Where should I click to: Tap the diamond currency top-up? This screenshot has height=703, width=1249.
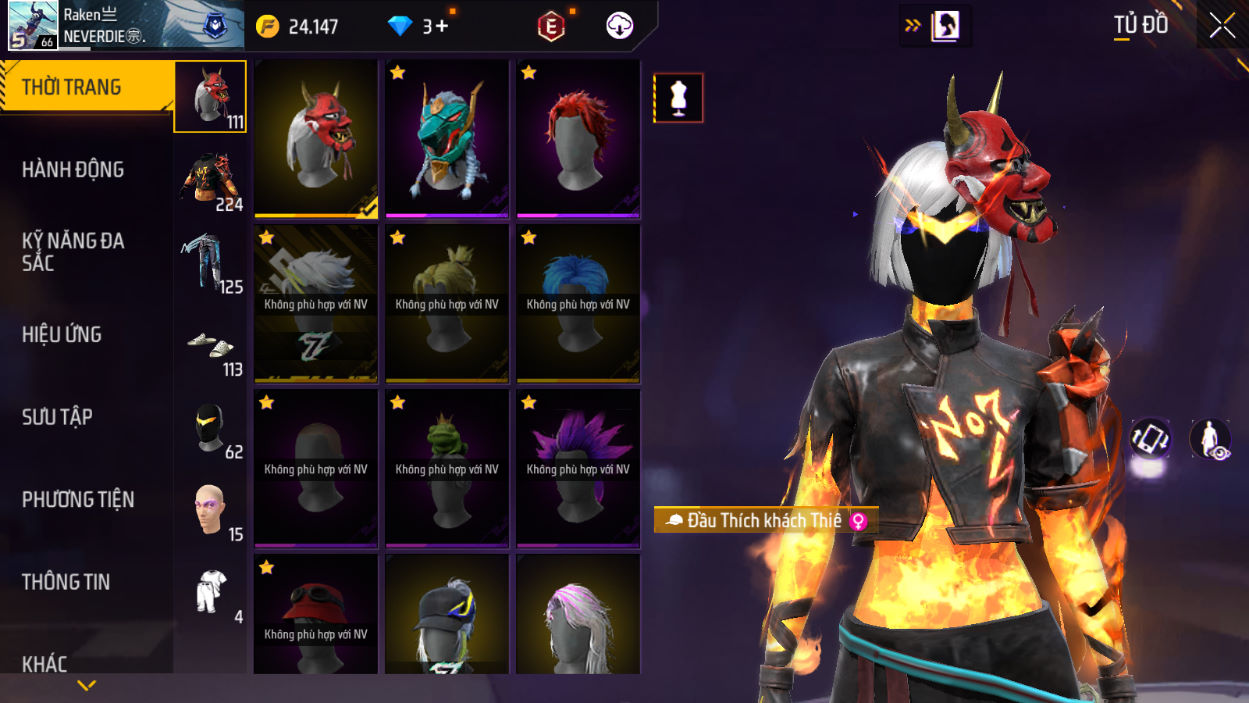tap(421, 26)
